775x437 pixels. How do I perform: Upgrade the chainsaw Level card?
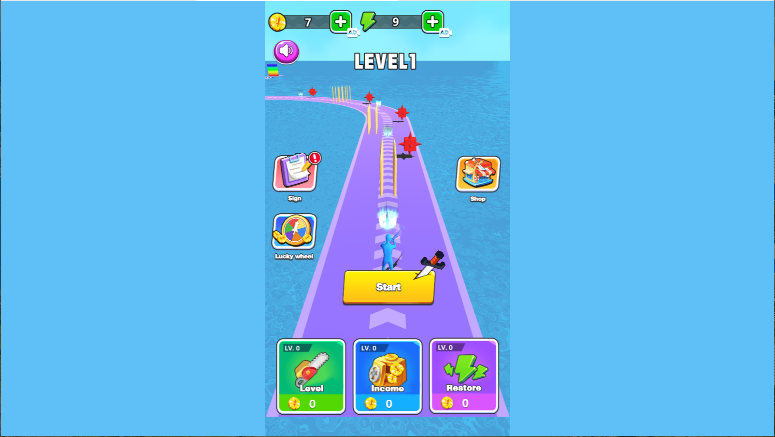coord(310,376)
